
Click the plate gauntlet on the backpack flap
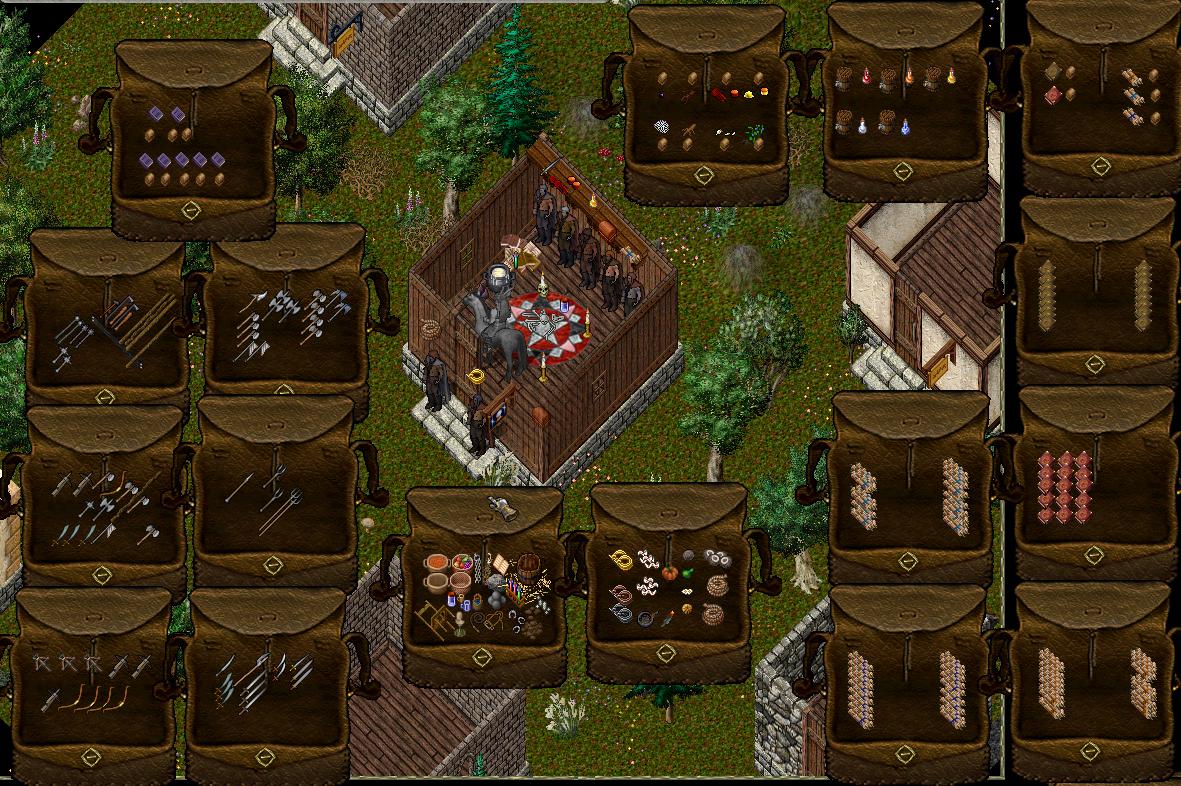[505, 507]
